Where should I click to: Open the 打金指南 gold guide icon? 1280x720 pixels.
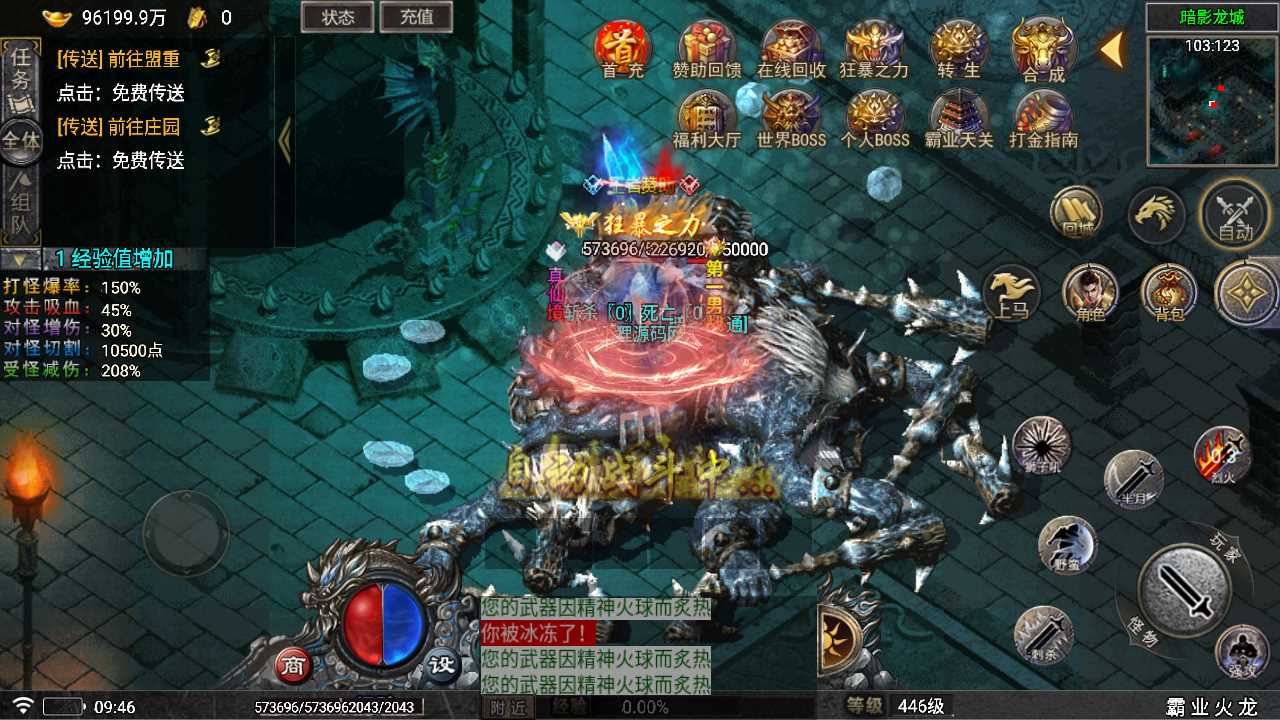click(x=1042, y=118)
